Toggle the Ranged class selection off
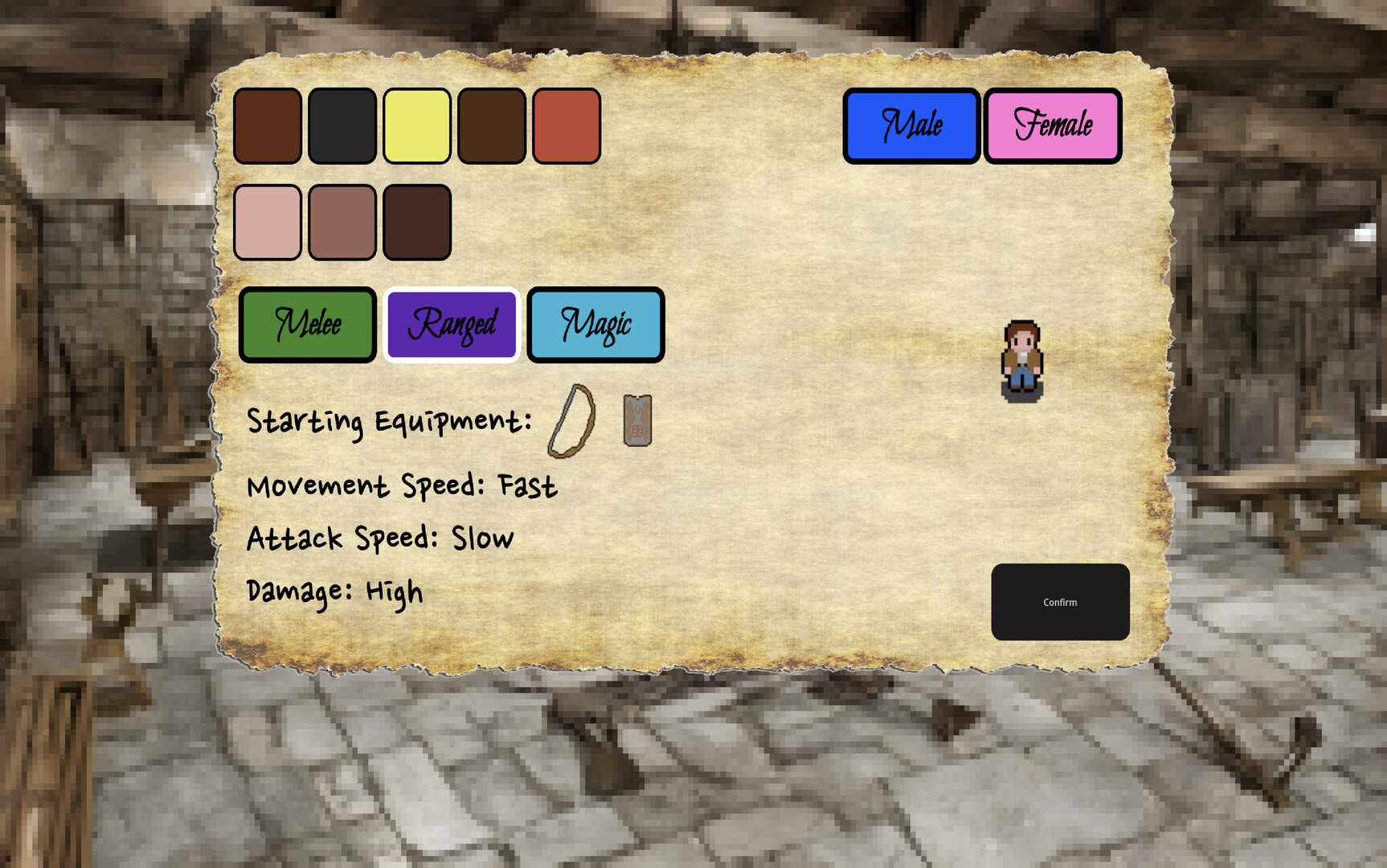The width and height of the screenshot is (1387, 868). [x=452, y=325]
